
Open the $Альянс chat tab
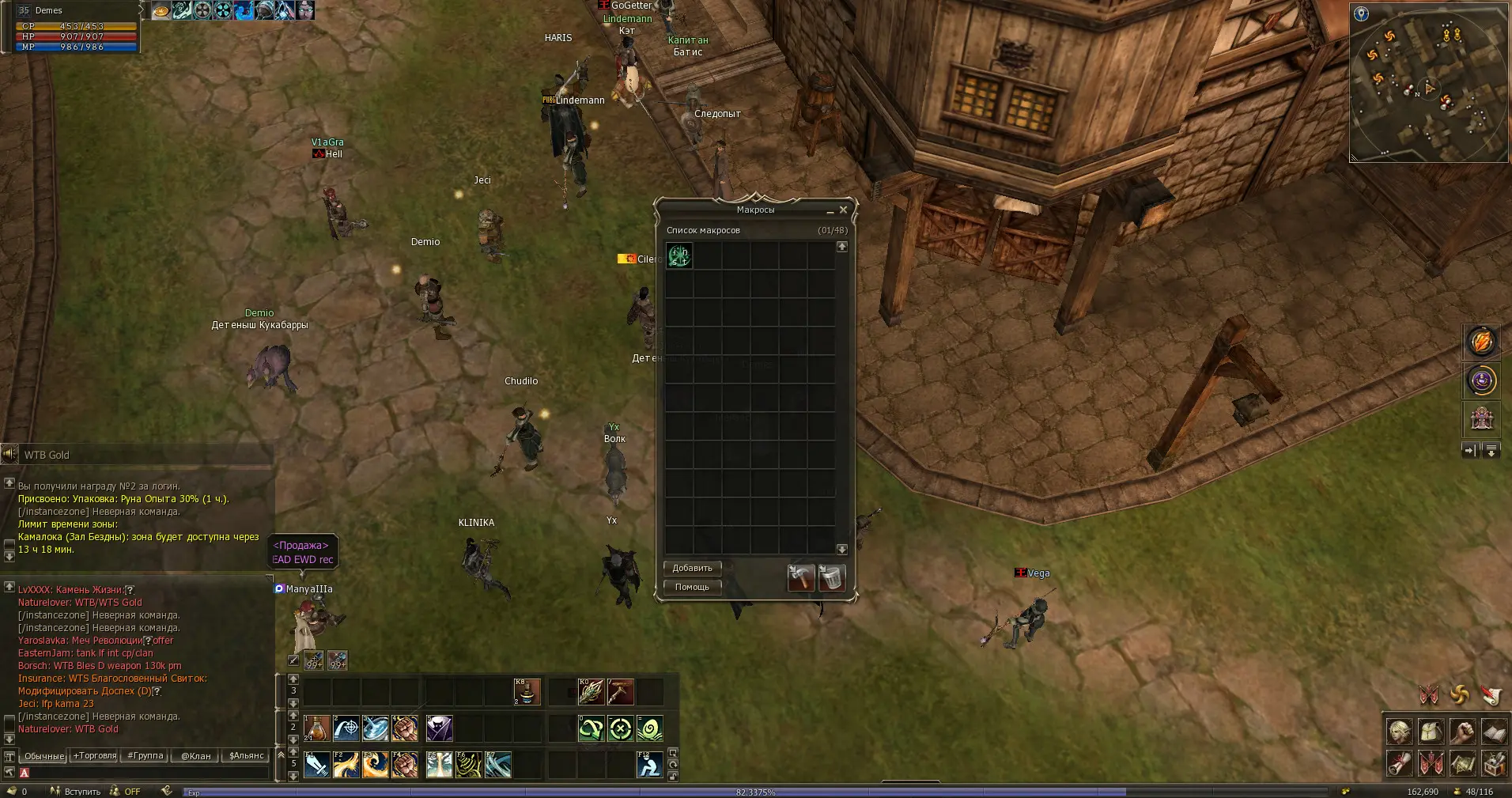[246, 755]
